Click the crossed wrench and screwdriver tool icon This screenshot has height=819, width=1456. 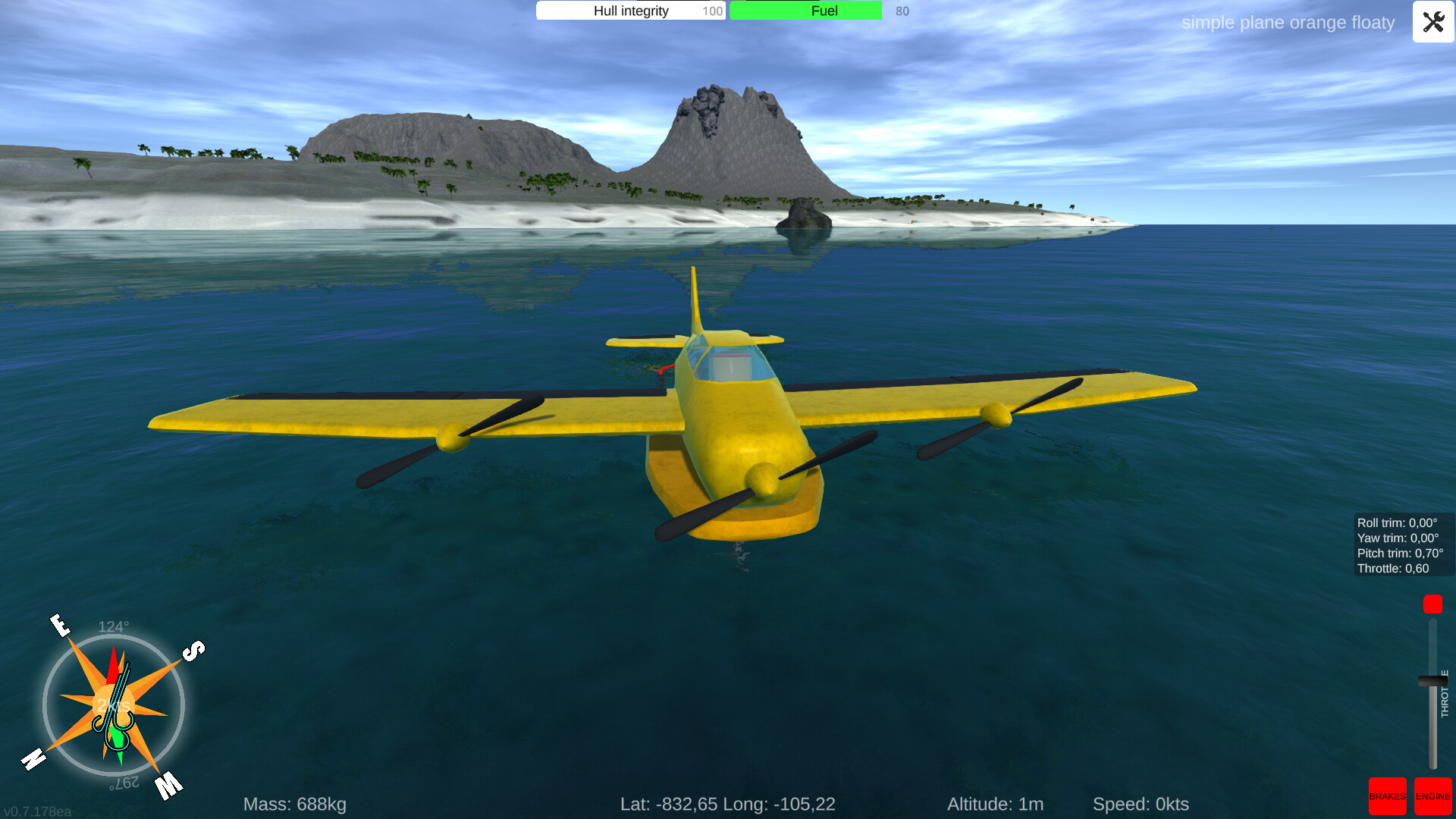(1432, 22)
